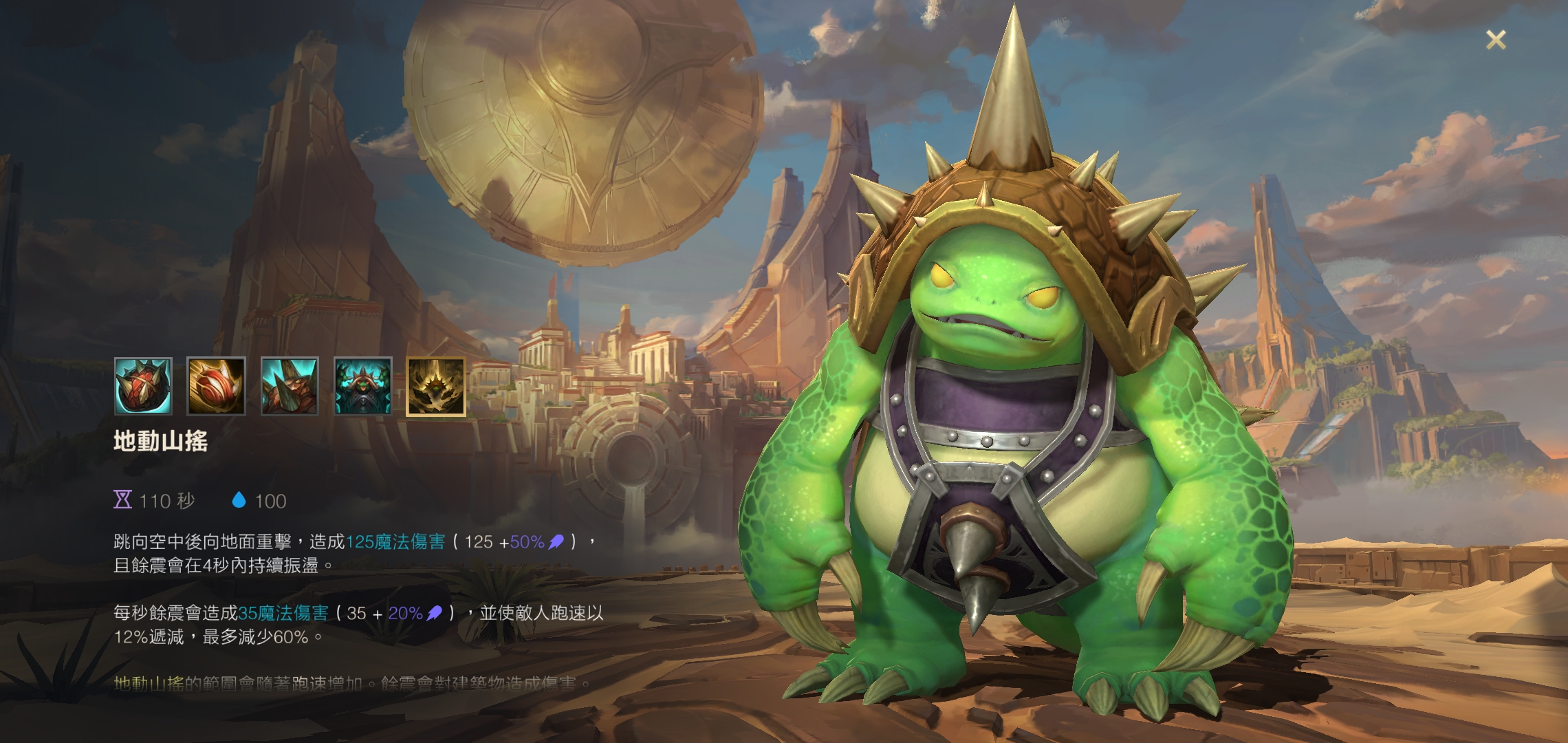Select the highlighted golden ultimate ability icon

coord(436,386)
